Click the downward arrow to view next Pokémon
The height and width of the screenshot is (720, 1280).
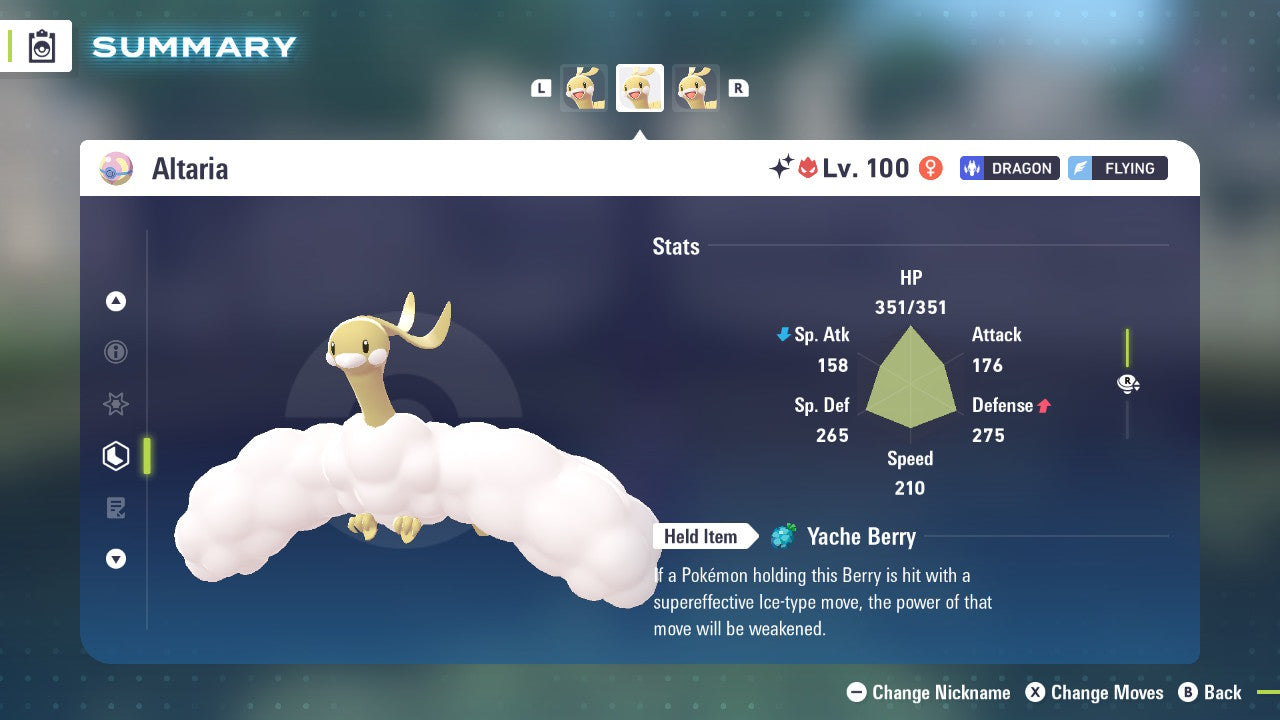click(x=115, y=559)
